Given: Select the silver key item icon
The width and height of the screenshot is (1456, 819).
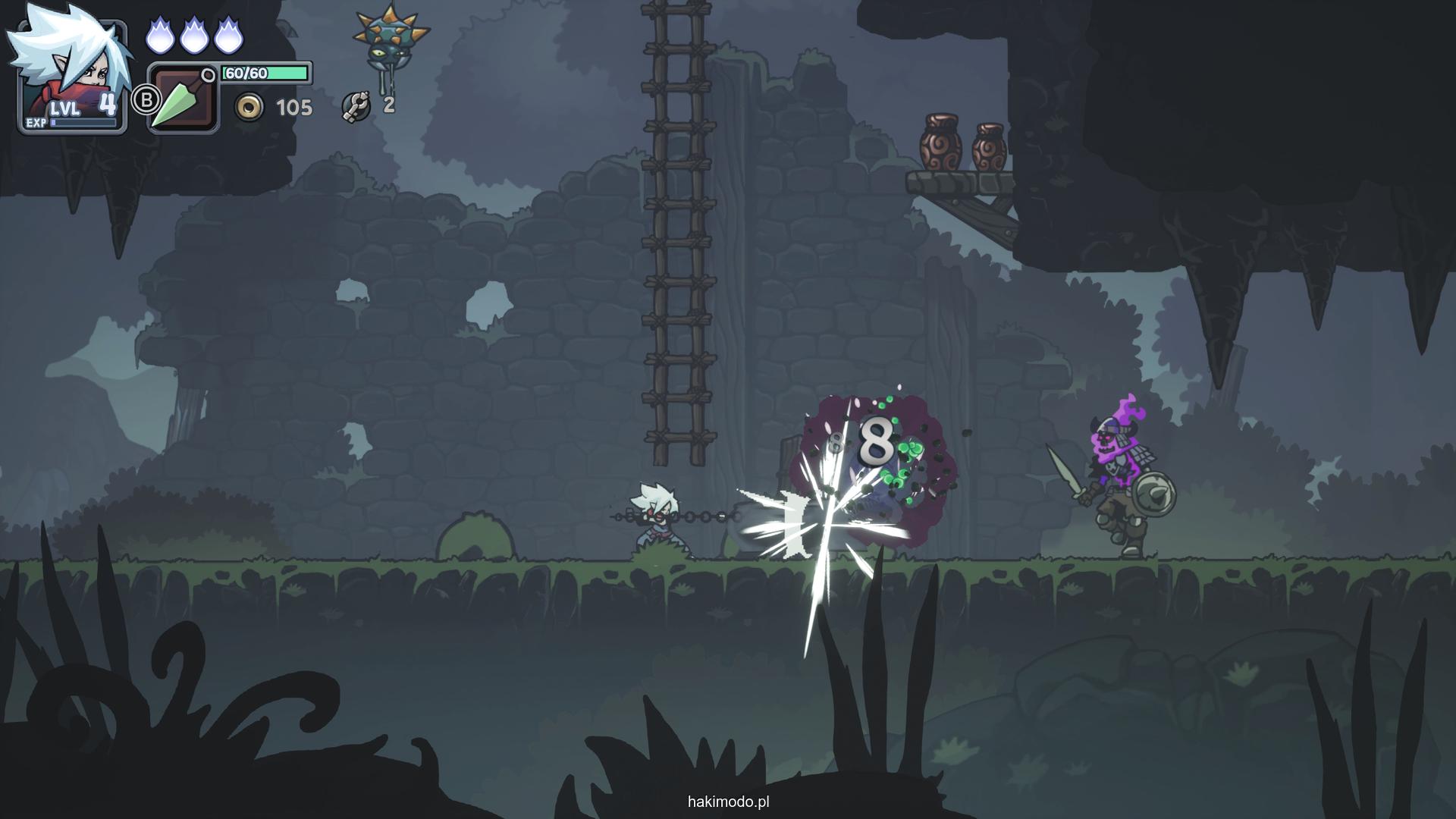Looking at the screenshot, I should click(355, 106).
